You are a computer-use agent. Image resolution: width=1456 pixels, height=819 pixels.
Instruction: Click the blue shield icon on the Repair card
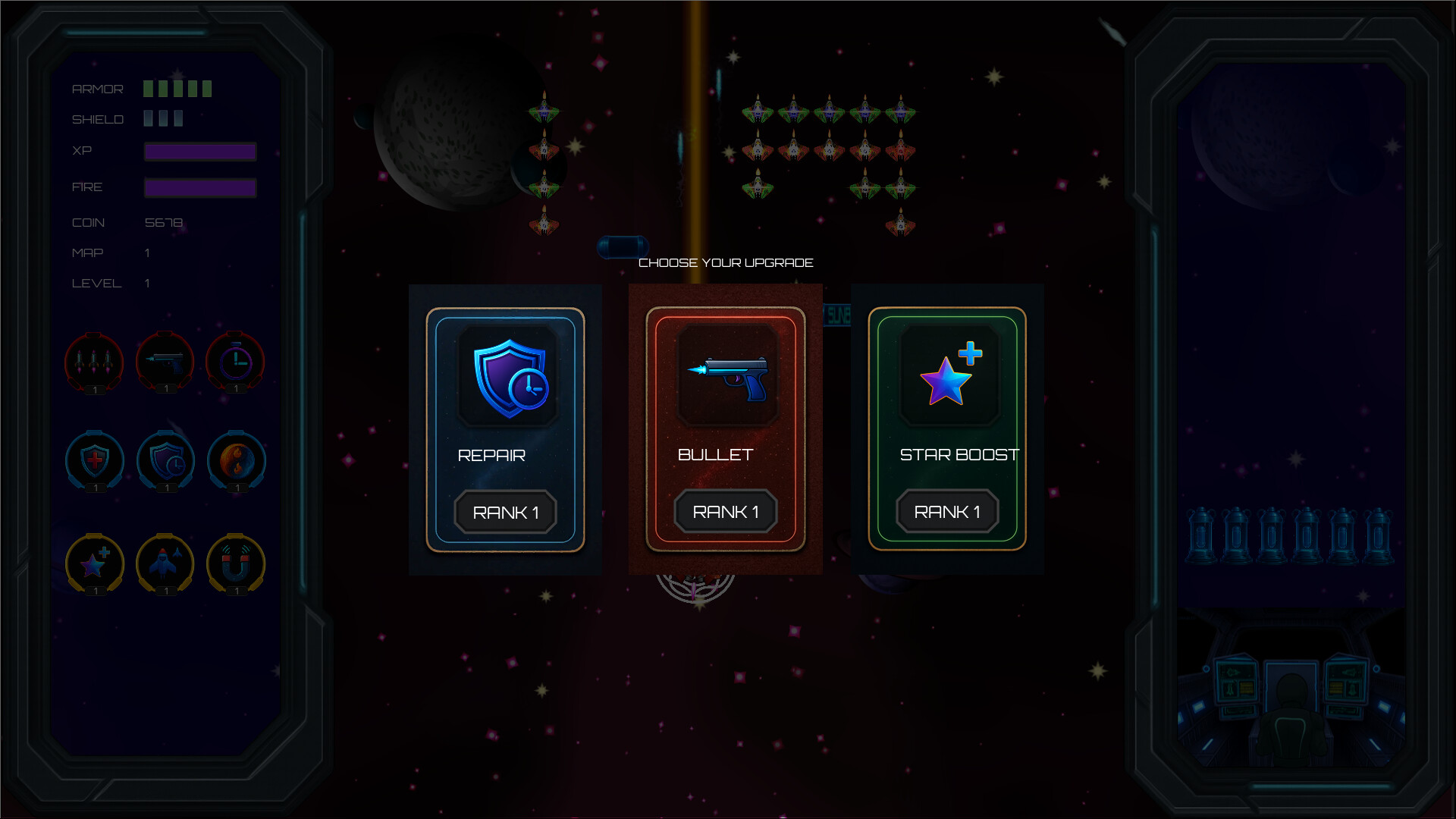(x=505, y=379)
